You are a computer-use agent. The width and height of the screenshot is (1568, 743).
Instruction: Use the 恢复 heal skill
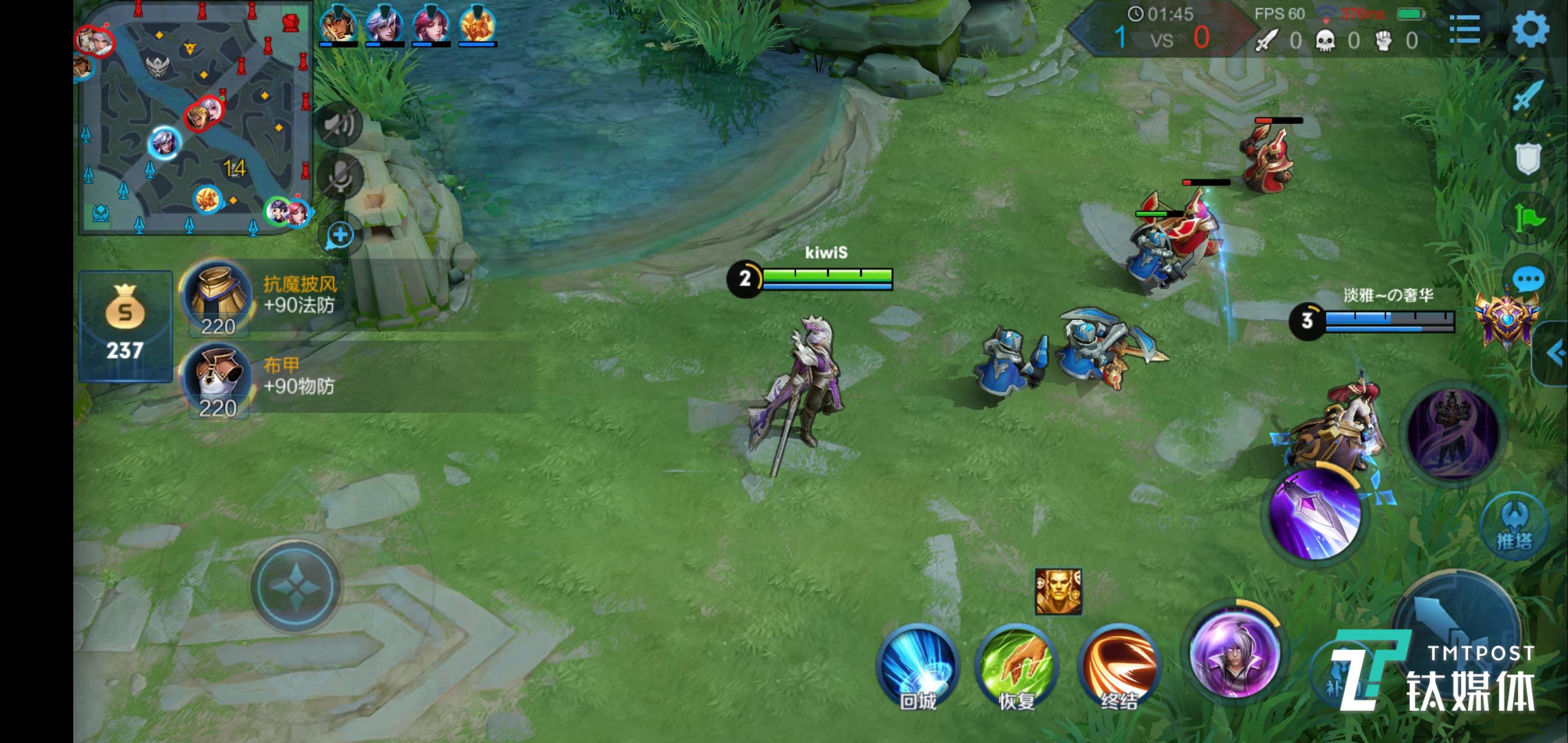[x=1017, y=667]
